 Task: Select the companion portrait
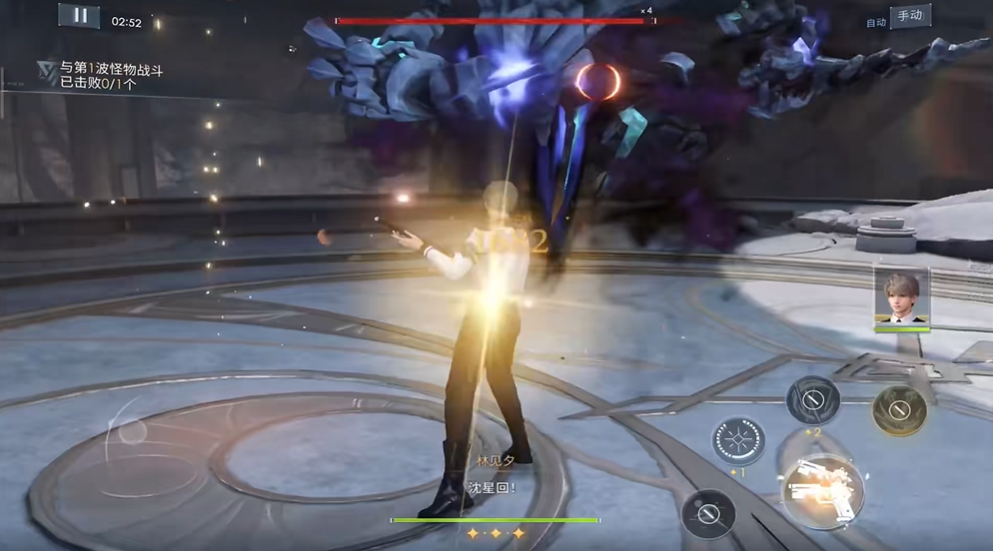[902, 297]
